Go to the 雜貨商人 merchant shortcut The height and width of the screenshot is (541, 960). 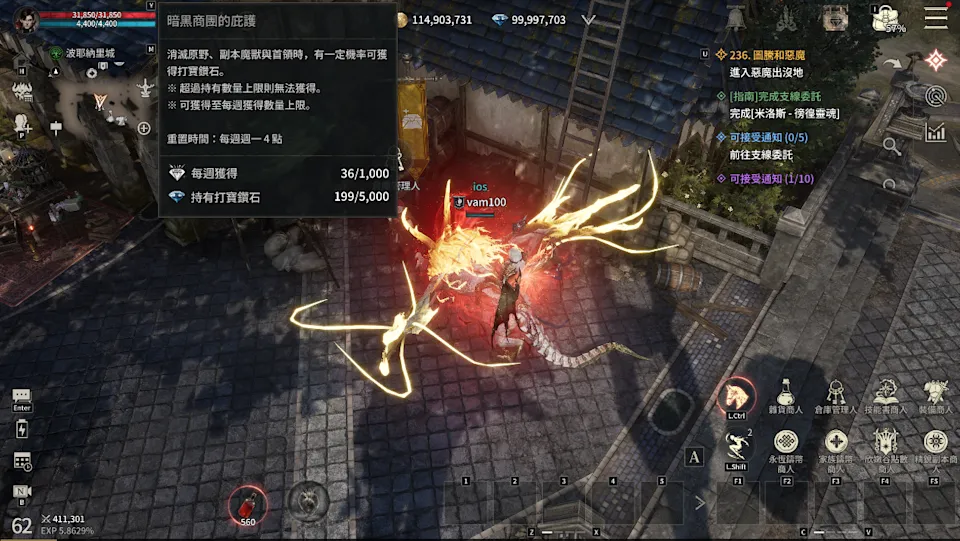point(786,396)
